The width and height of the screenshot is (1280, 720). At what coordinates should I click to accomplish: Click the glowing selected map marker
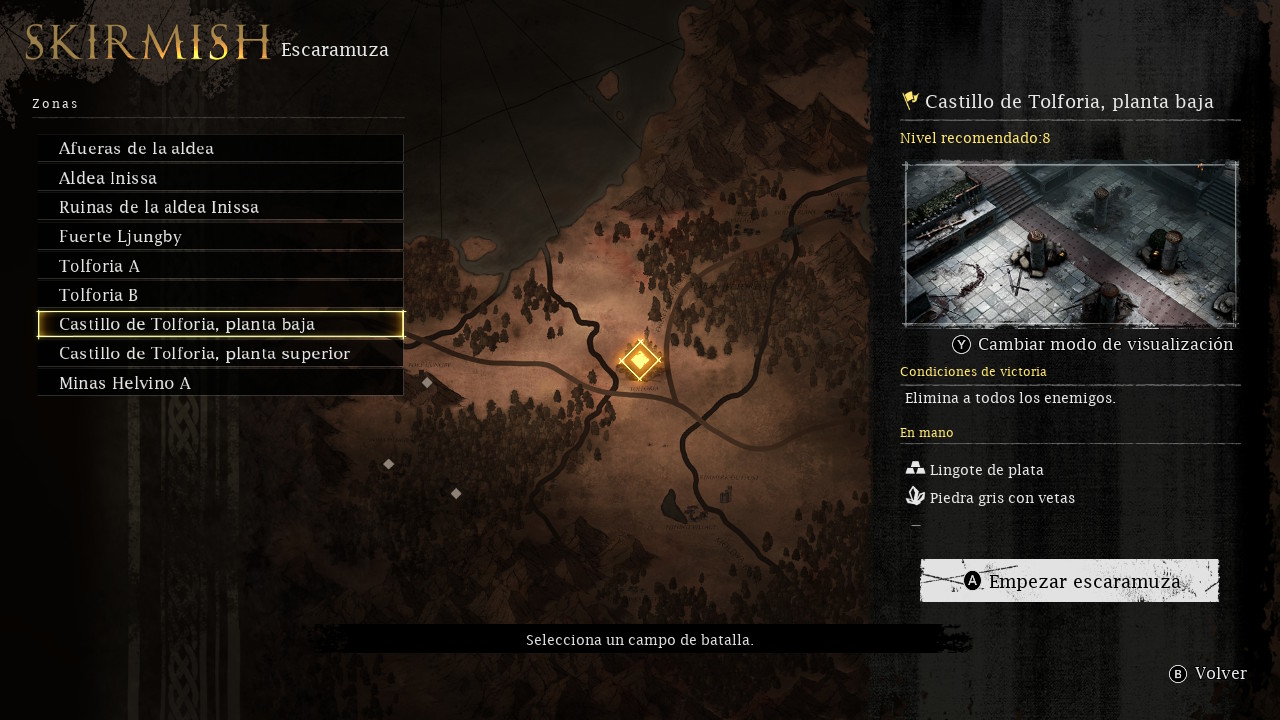point(640,360)
